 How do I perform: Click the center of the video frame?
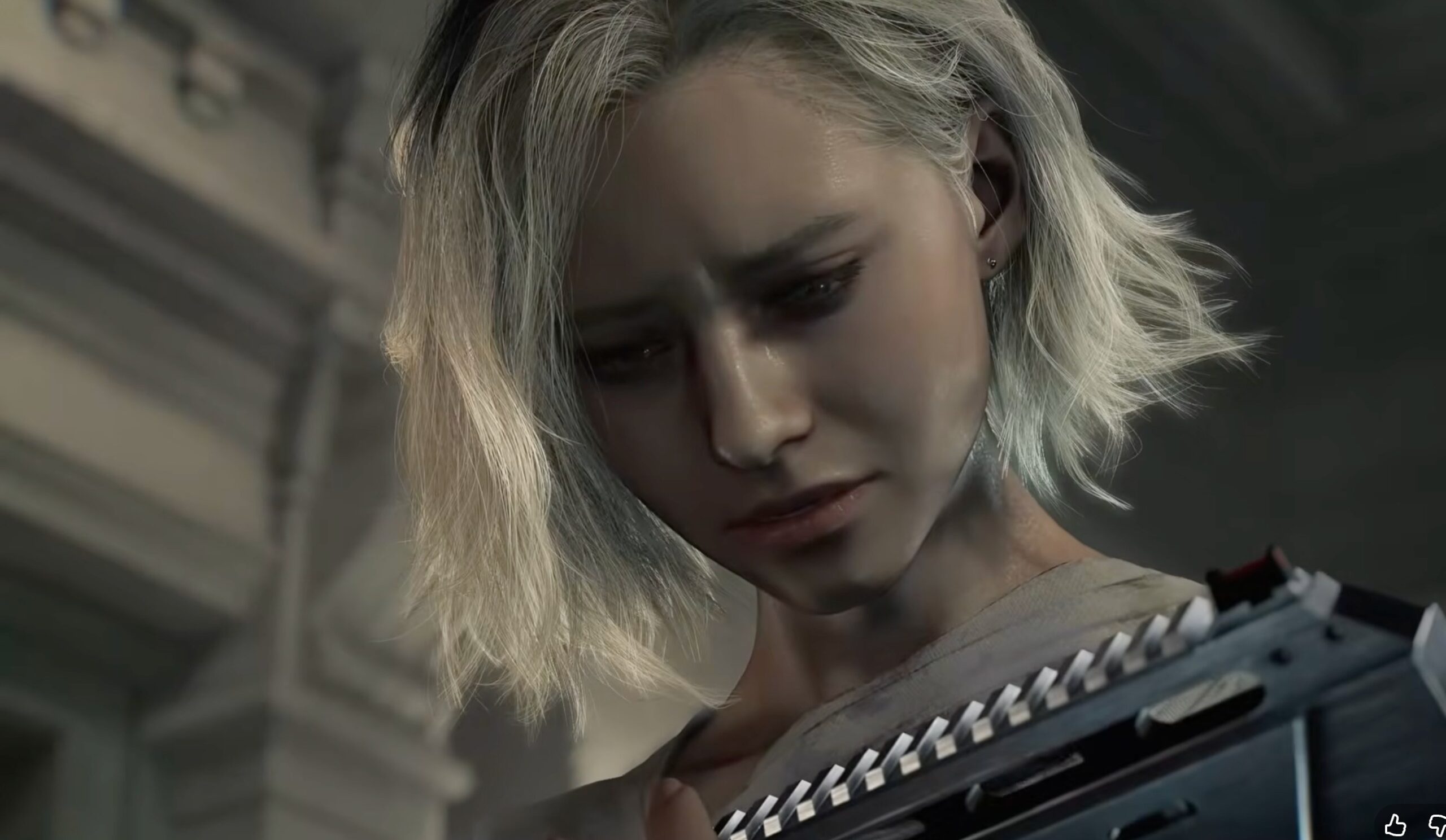click(x=723, y=419)
